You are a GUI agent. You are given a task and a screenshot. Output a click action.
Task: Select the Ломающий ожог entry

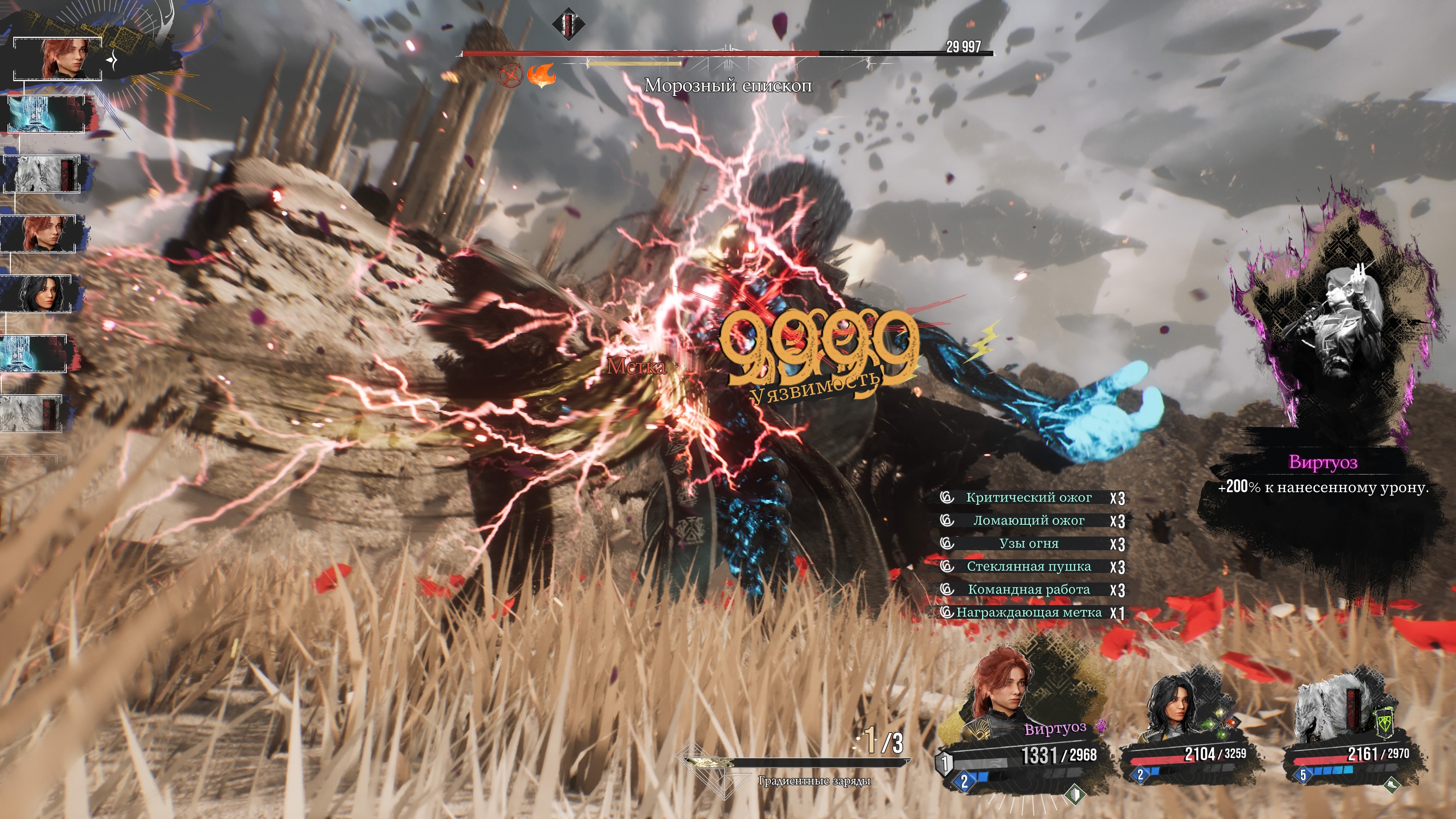point(1028,521)
